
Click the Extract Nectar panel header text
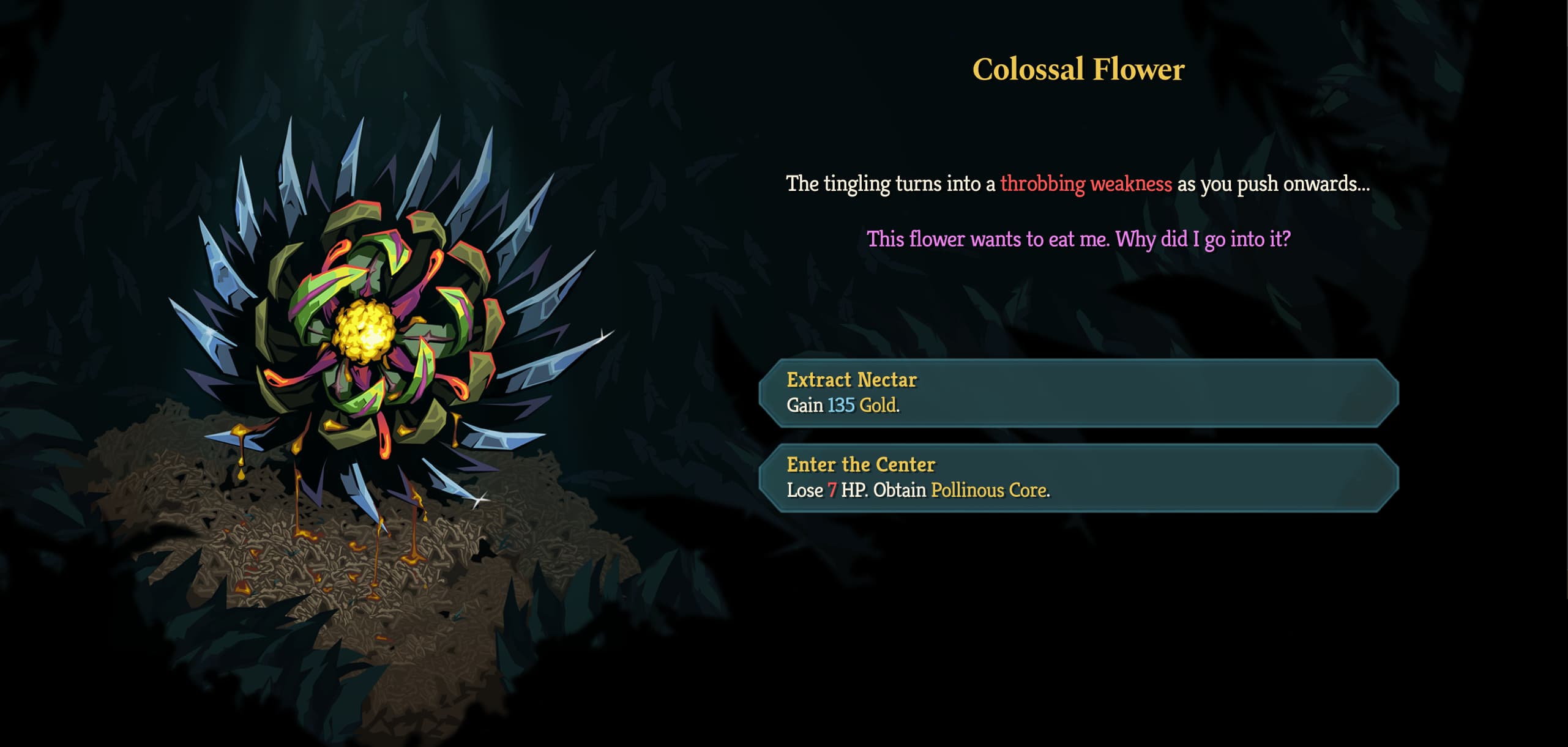[851, 379]
